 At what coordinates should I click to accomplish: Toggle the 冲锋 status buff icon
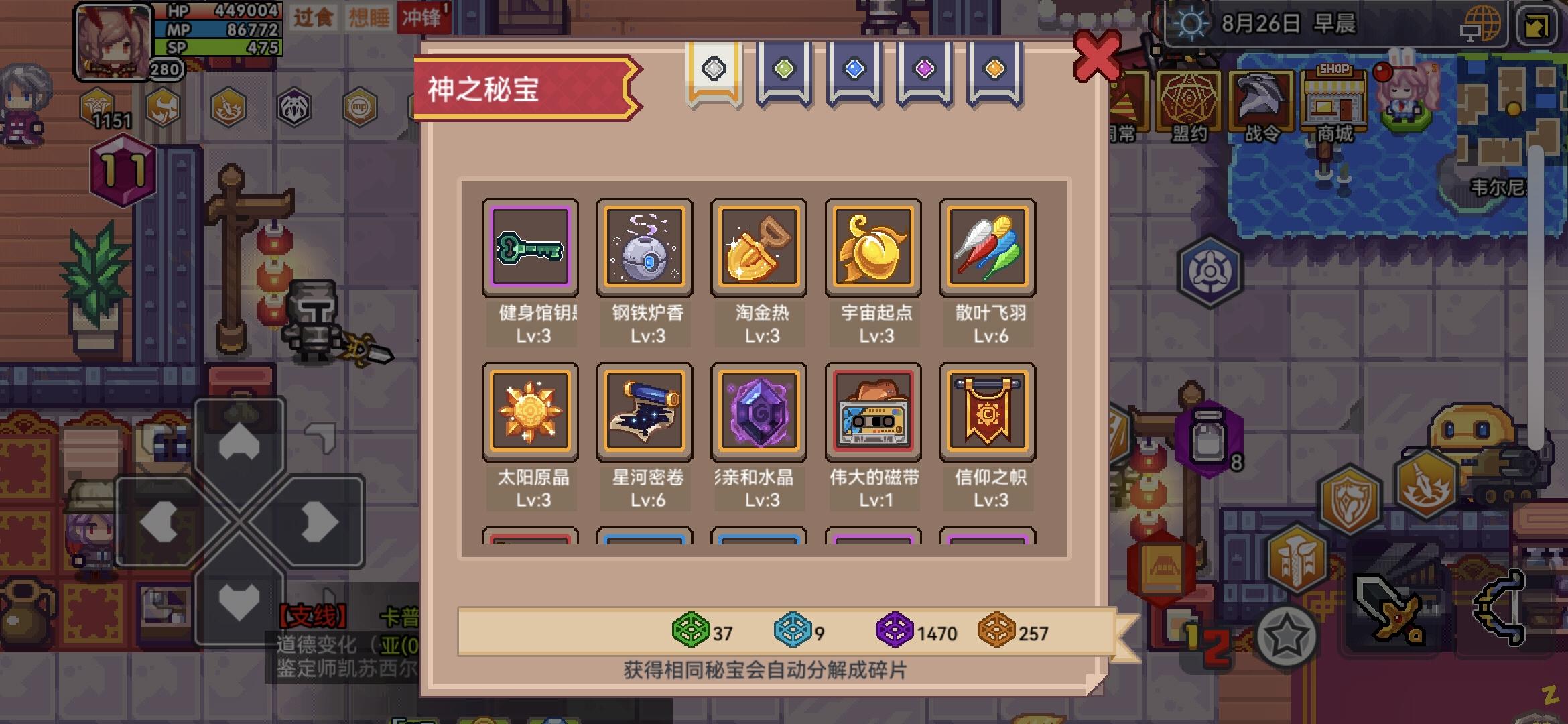click(x=423, y=19)
